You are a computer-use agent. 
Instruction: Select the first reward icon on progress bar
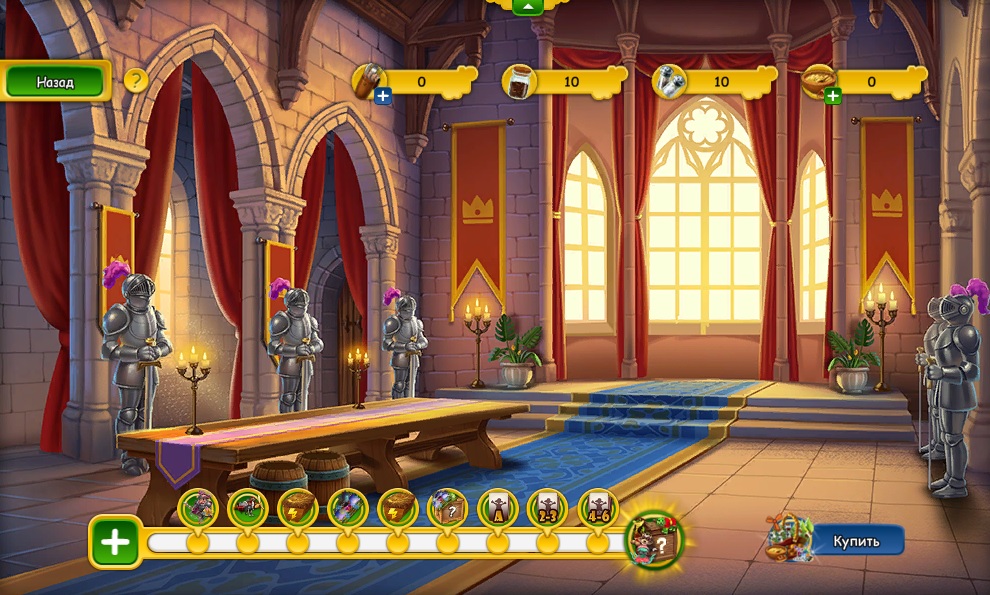tap(198, 508)
